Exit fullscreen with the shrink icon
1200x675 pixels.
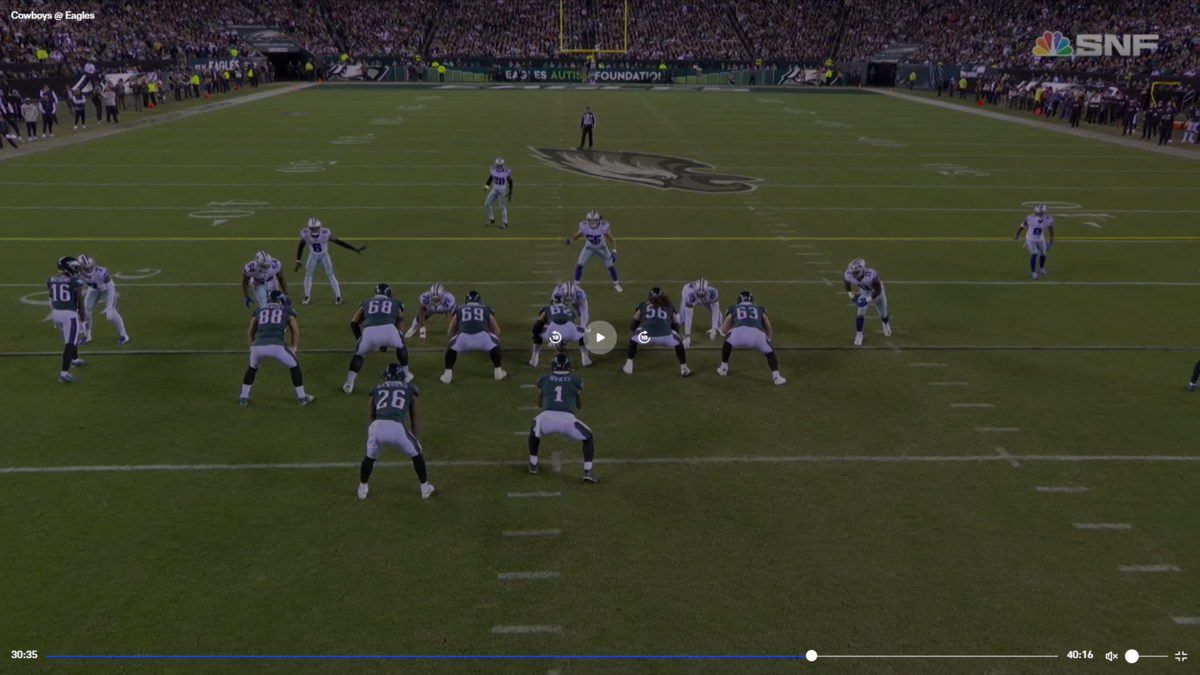(1181, 656)
